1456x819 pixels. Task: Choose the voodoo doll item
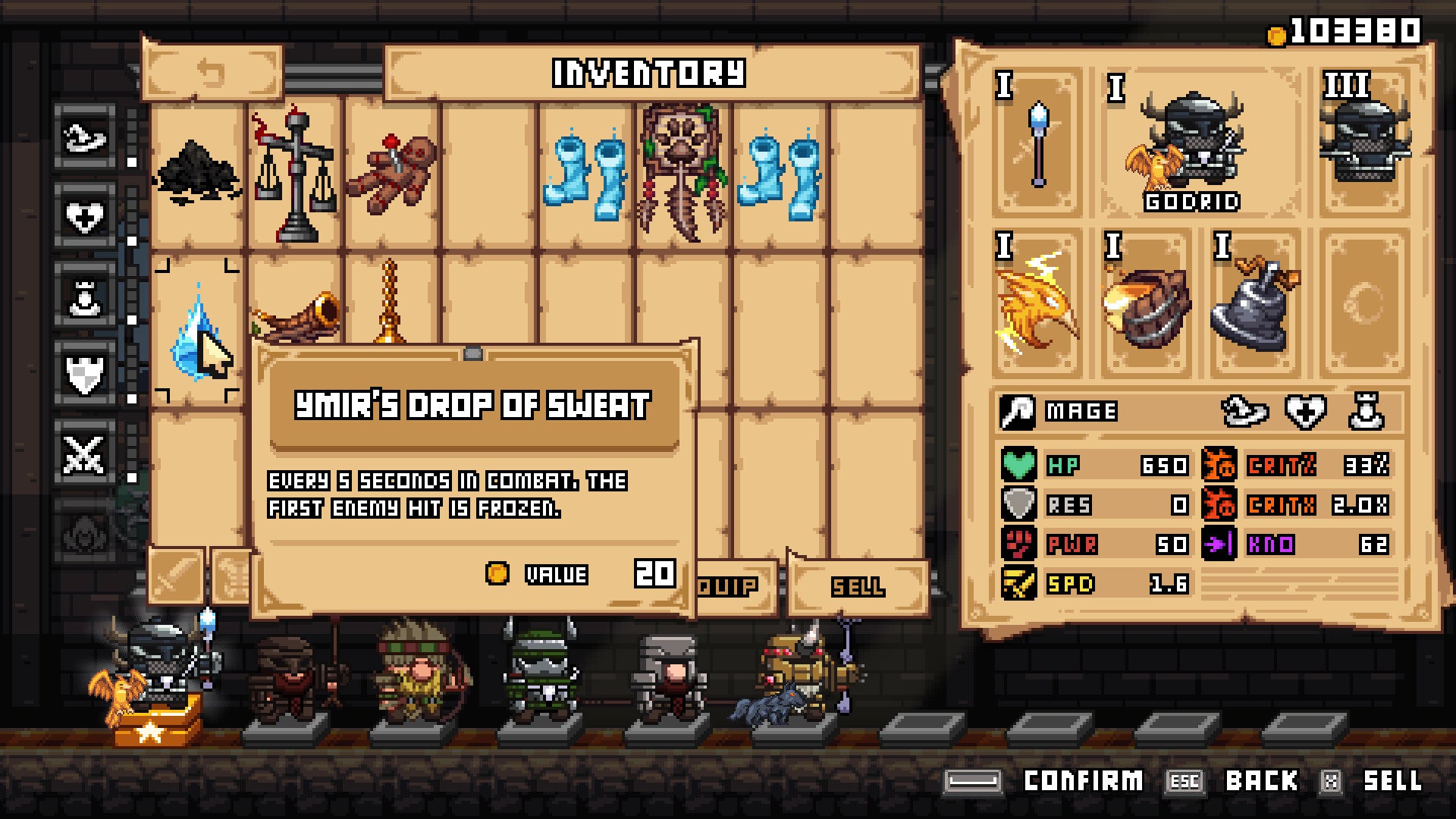click(392, 174)
